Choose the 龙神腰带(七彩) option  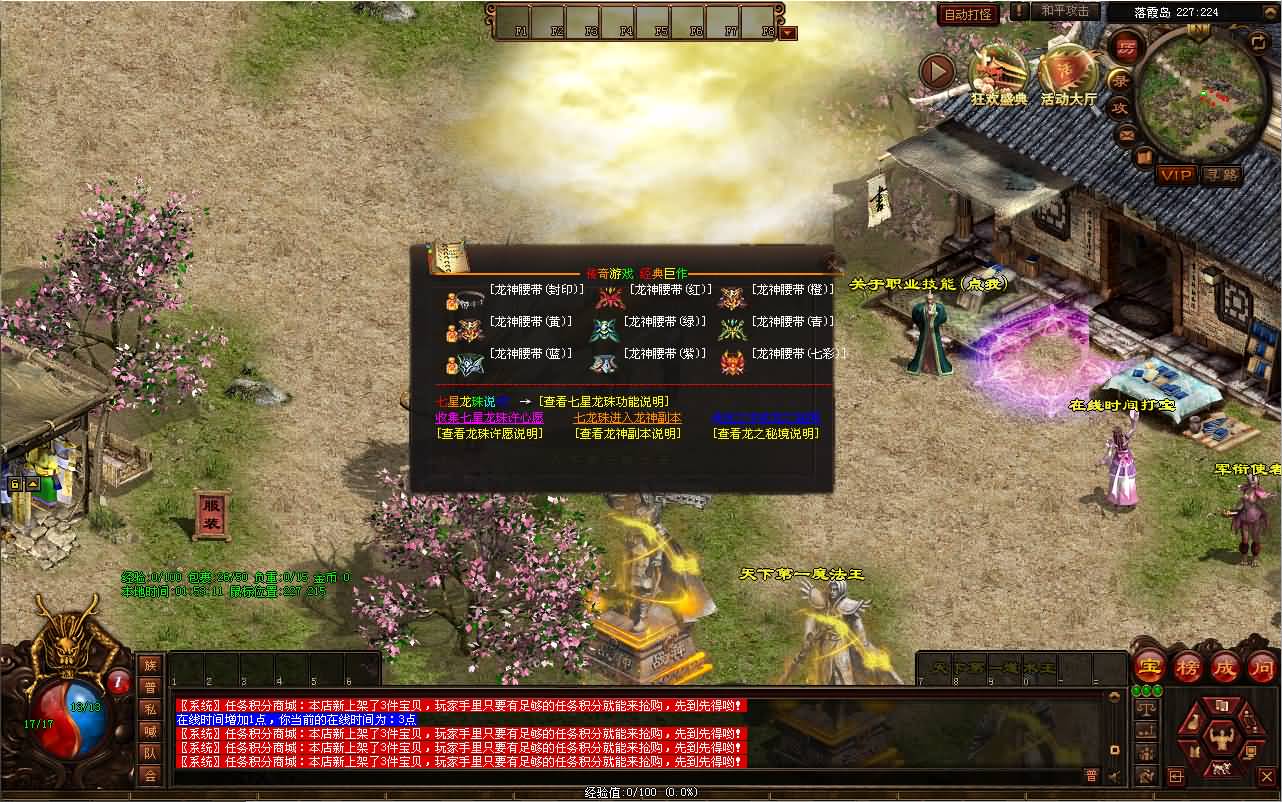[x=798, y=354]
